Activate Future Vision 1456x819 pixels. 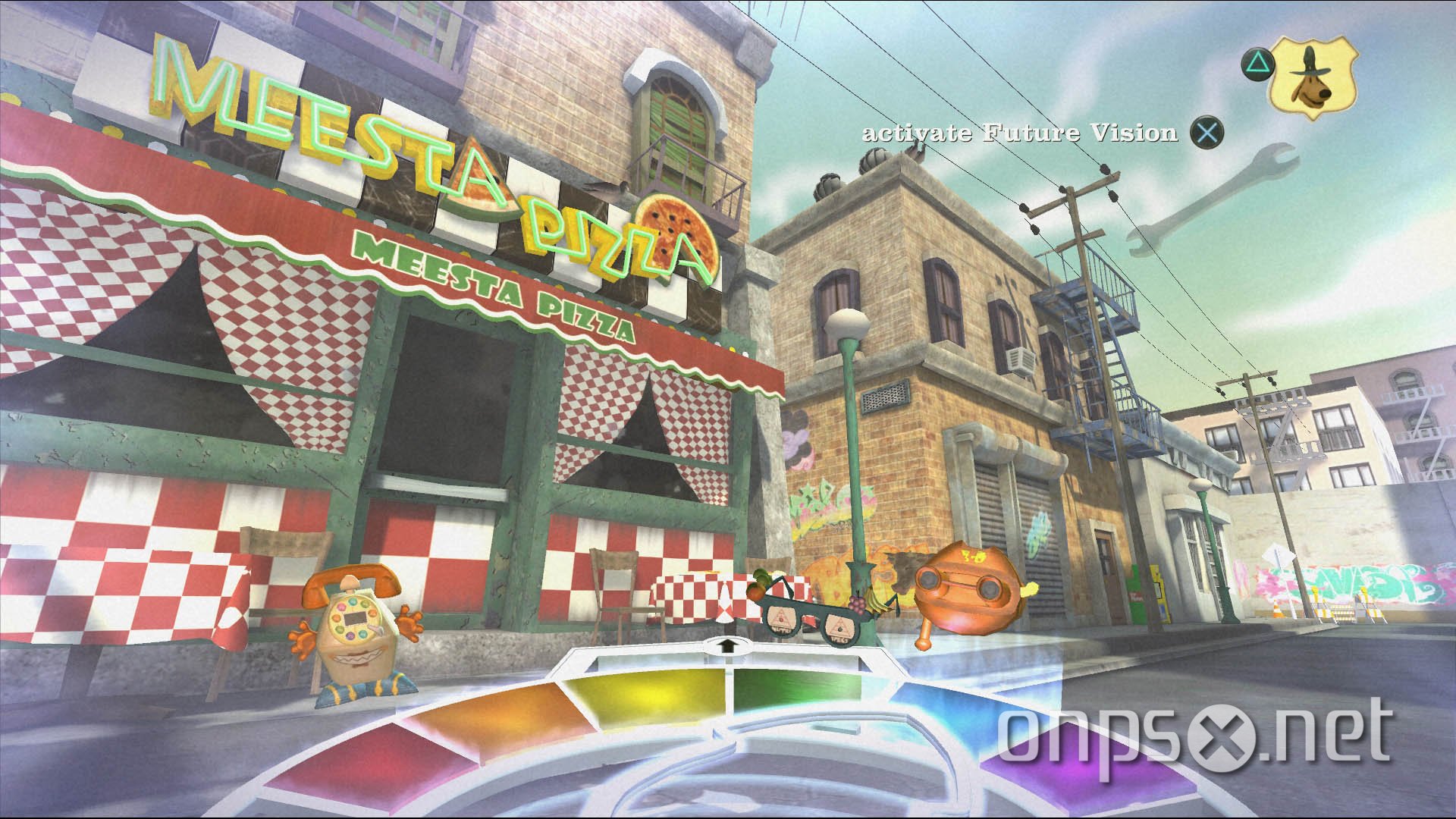point(1020,132)
